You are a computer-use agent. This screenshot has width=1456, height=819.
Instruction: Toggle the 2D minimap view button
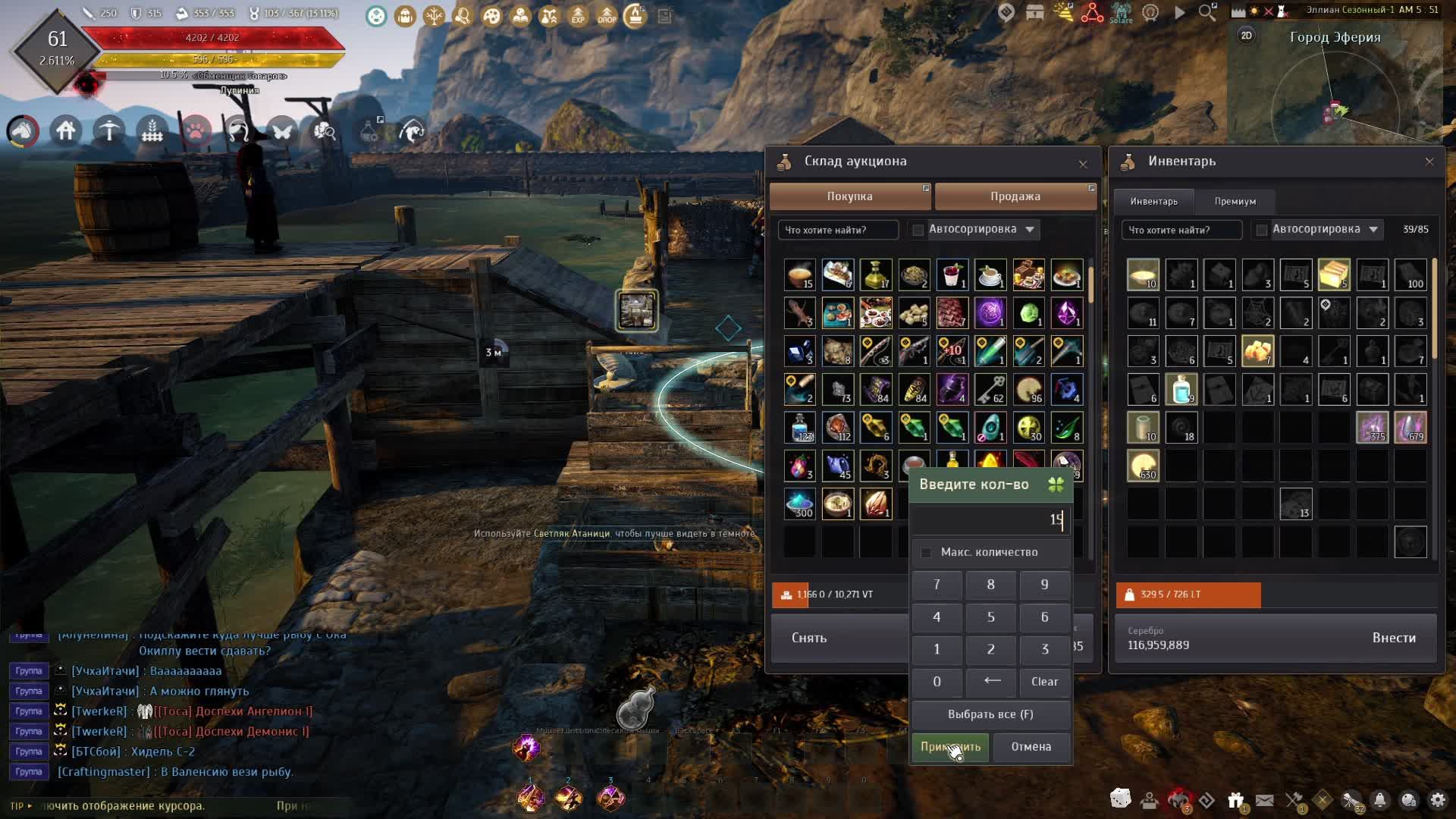(x=1246, y=36)
